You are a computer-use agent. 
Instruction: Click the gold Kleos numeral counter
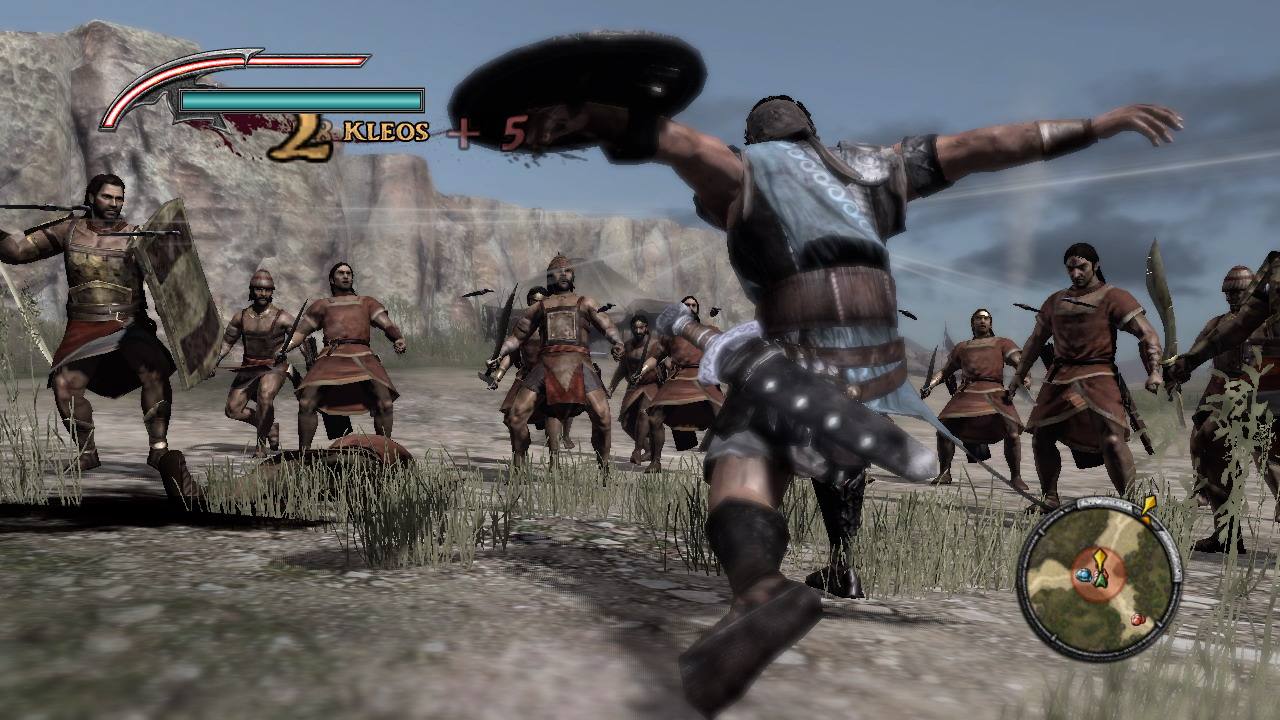point(305,137)
